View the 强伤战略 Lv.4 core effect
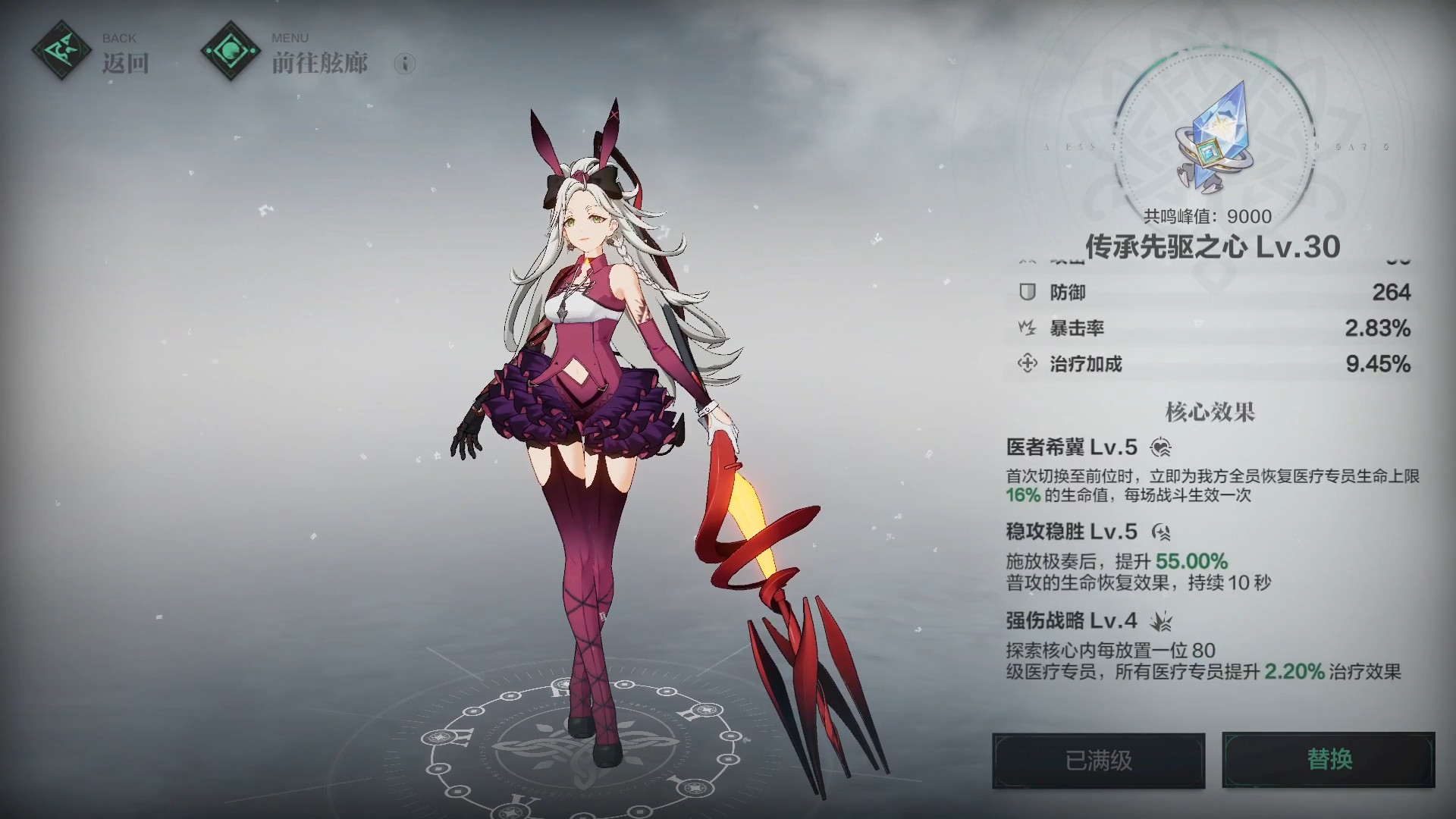The image size is (1456, 819). pos(1072,621)
